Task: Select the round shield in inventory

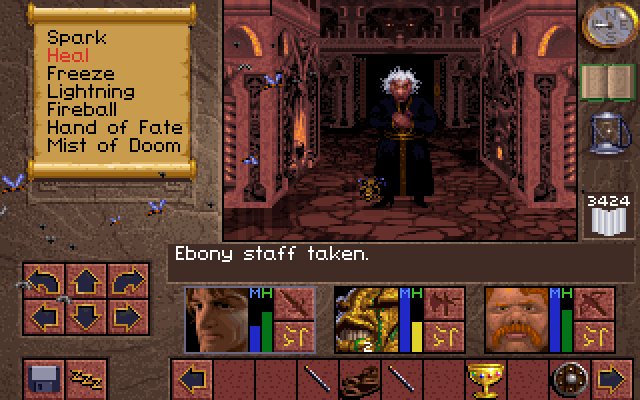Action: 569,379
